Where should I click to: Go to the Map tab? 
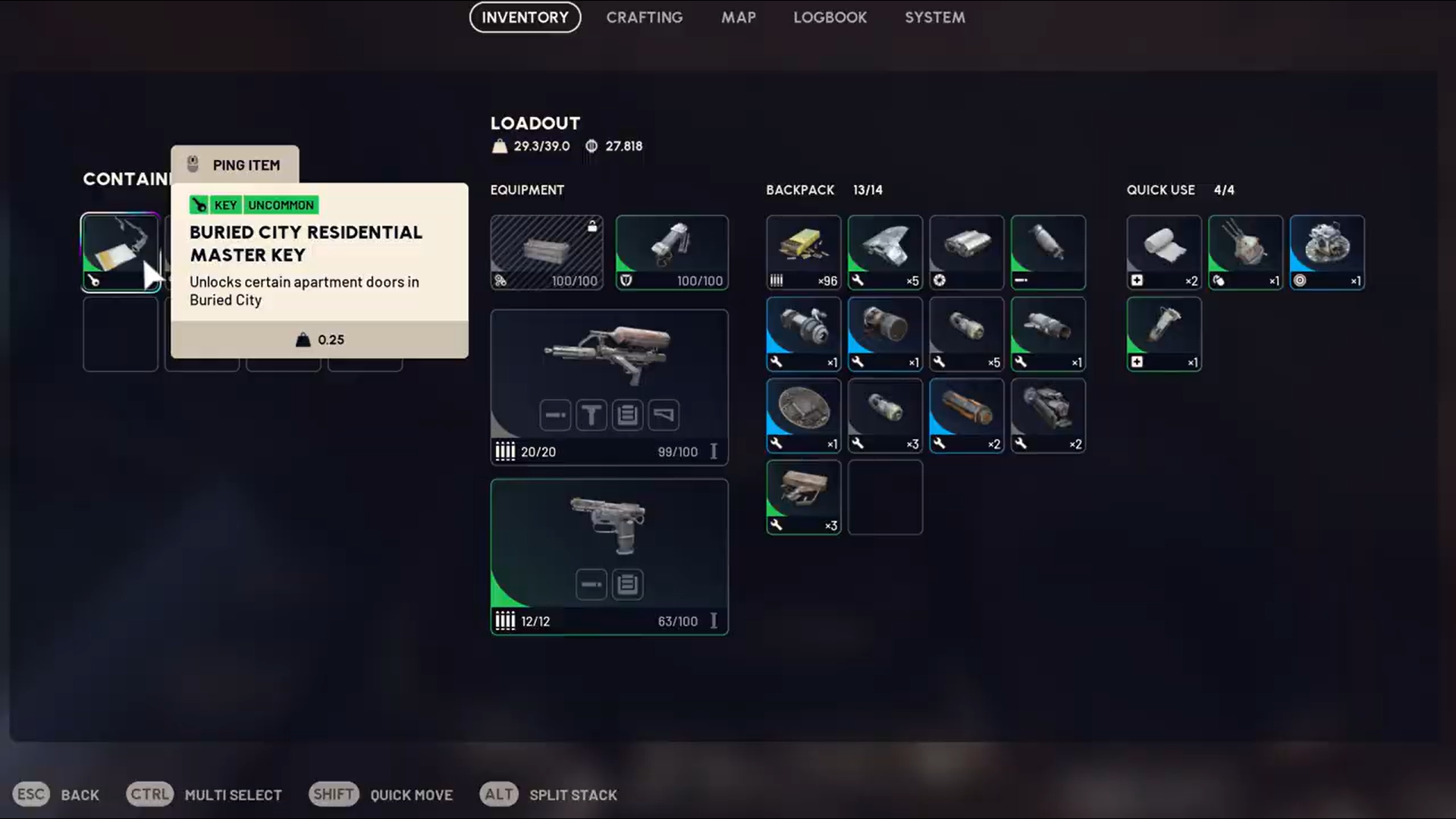(738, 17)
